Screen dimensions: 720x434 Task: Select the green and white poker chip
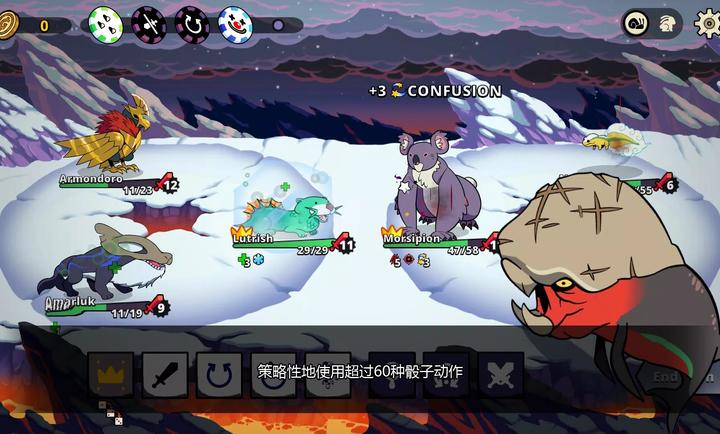[x=105, y=22]
